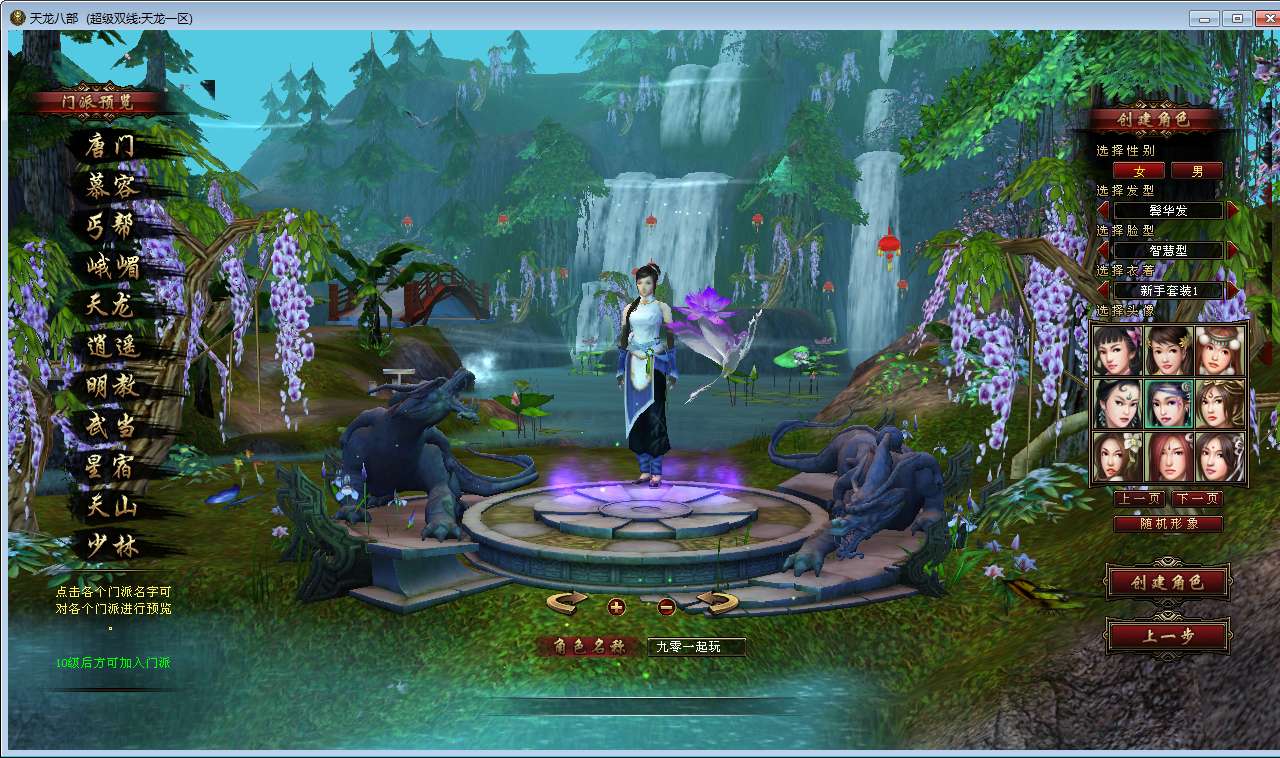Choose female gender 女

(1138, 171)
